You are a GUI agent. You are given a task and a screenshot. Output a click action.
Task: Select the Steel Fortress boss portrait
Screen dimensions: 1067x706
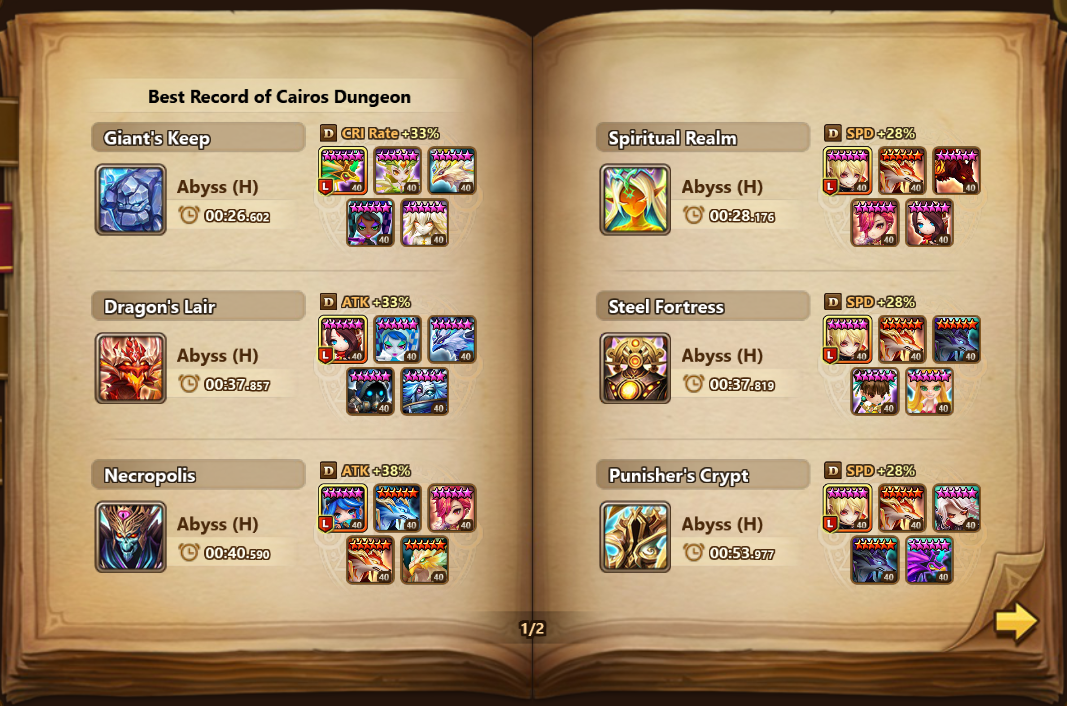point(635,368)
